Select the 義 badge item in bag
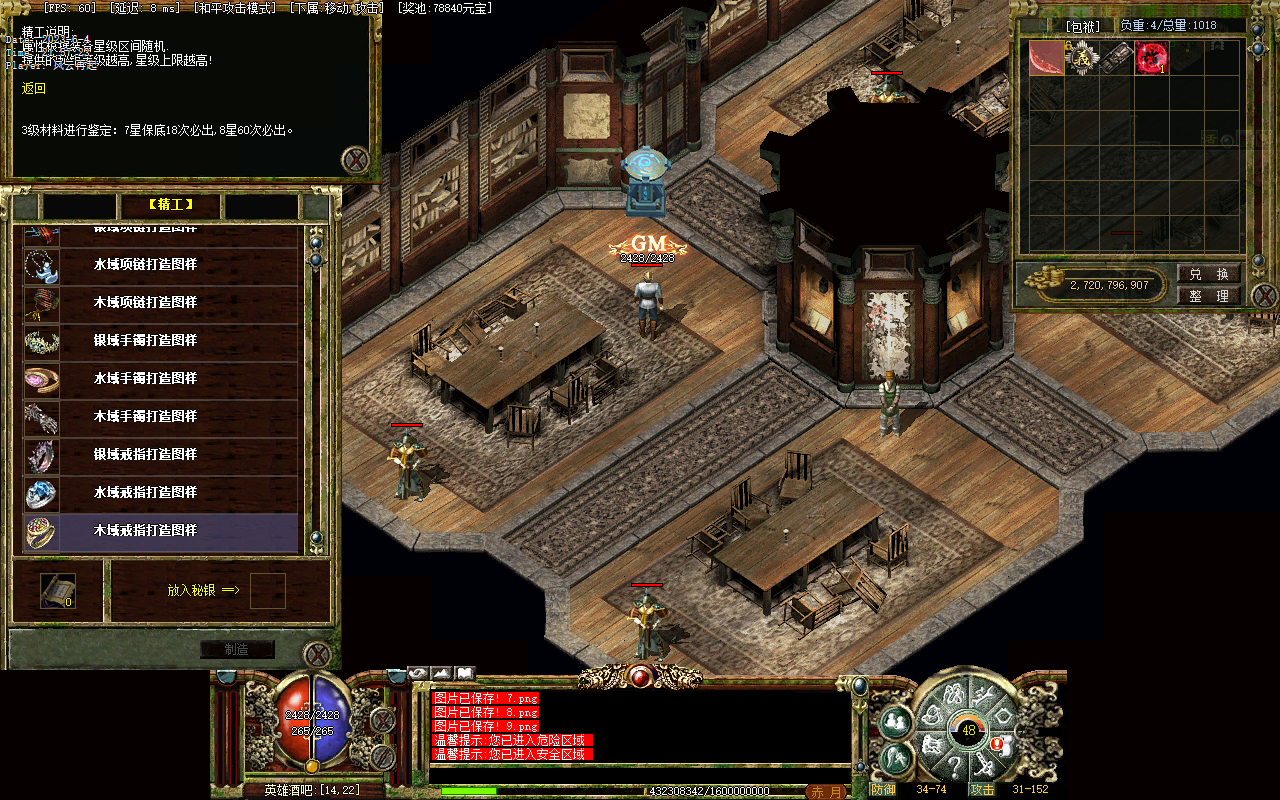 [1083, 58]
